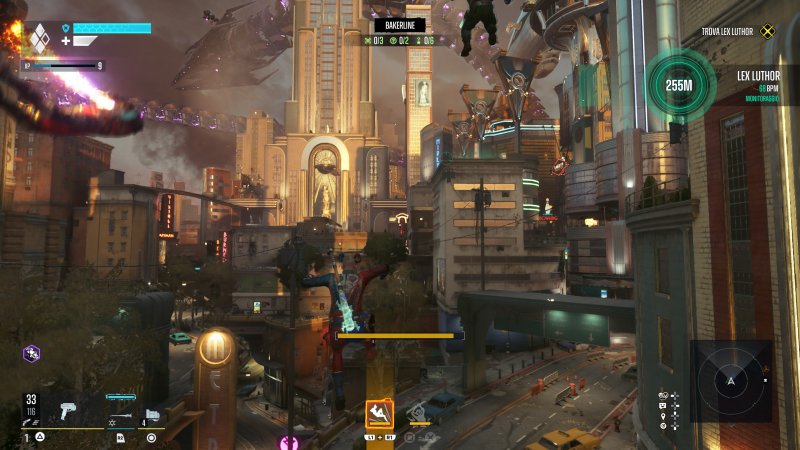This screenshot has height=450, width=800.
Task: Choose the sniper rifle weapon slot
Action: [120, 413]
